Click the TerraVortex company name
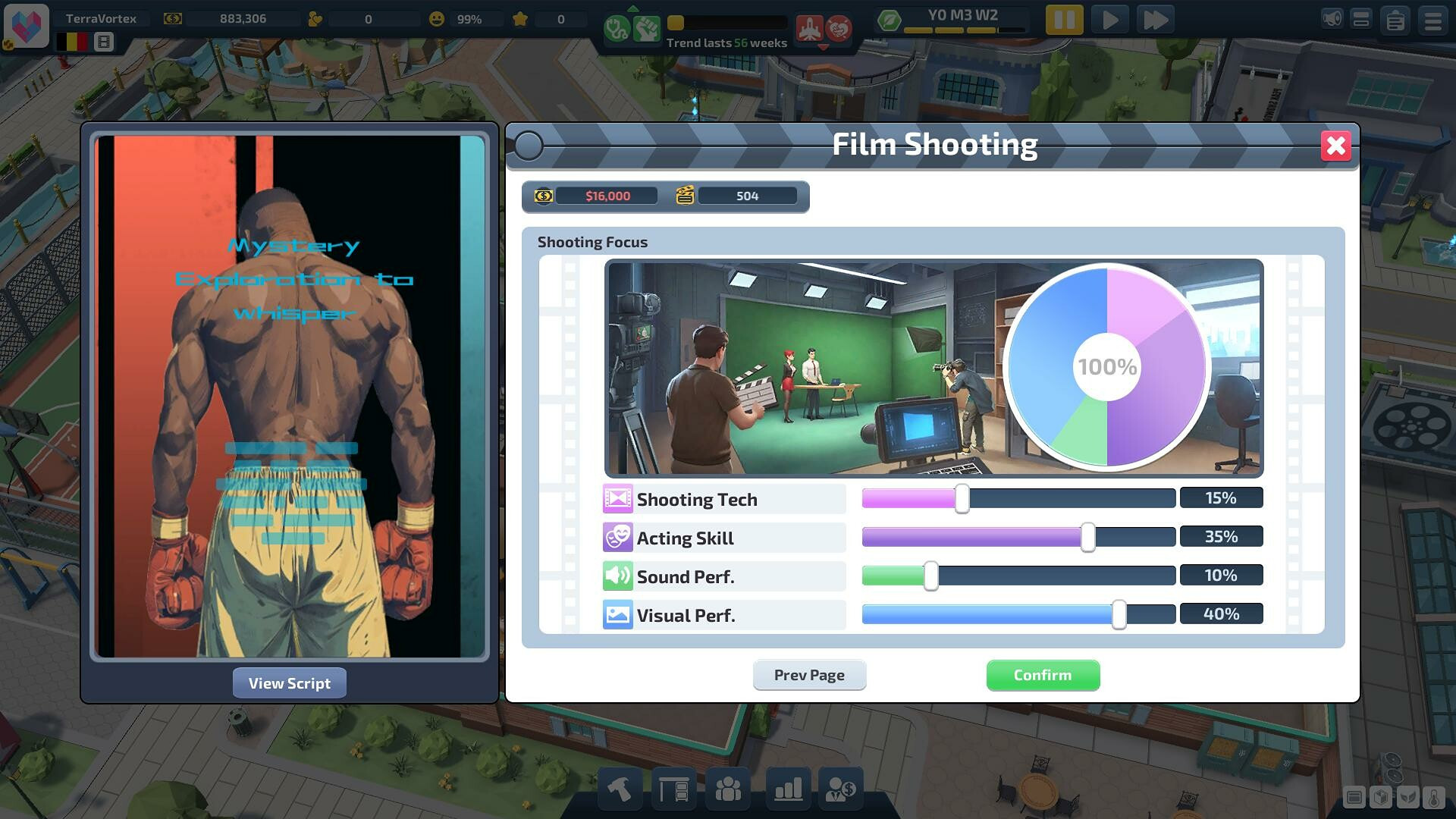Viewport: 1456px width, 819px height. (x=102, y=17)
